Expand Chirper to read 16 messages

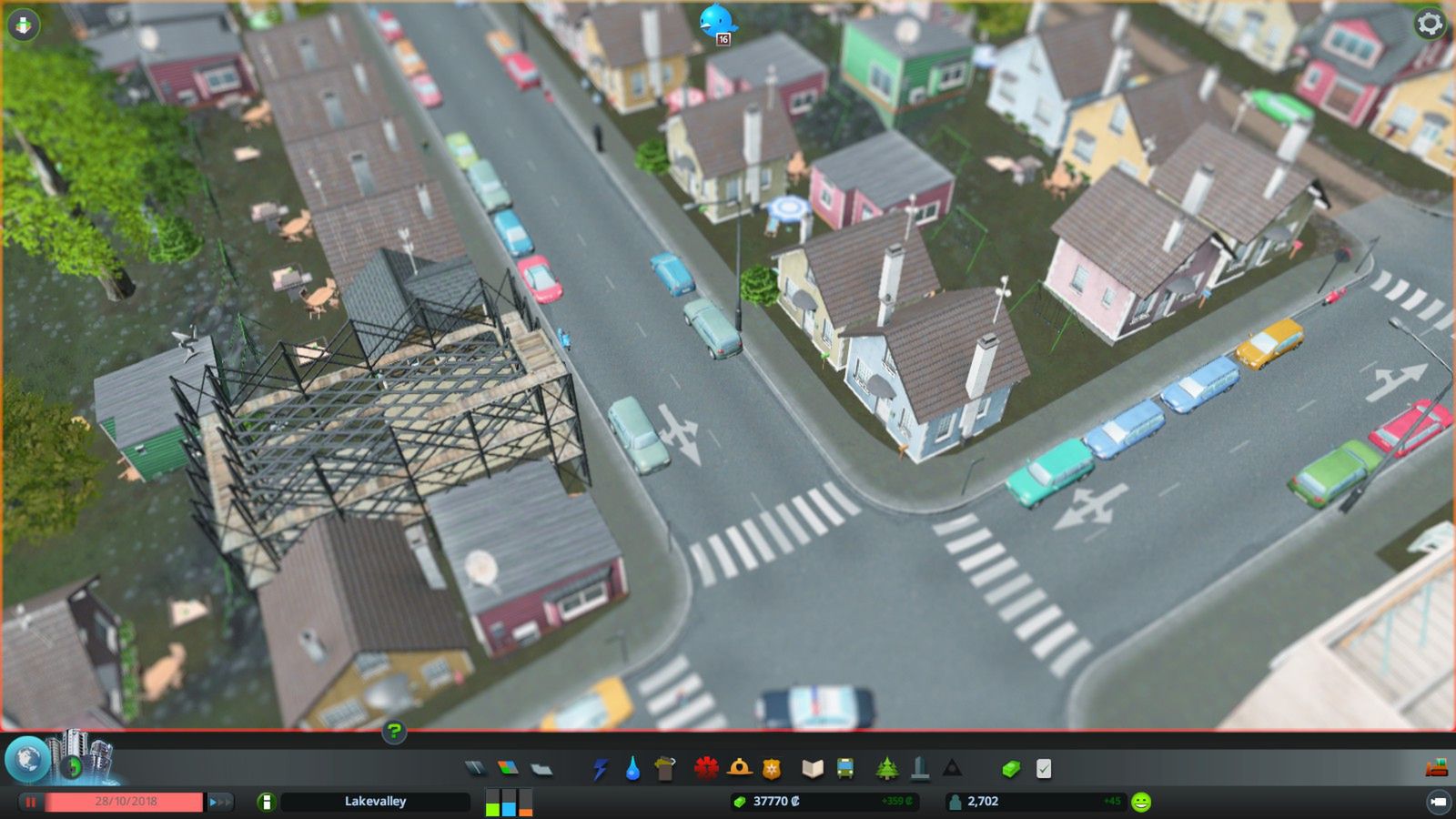(x=718, y=20)
